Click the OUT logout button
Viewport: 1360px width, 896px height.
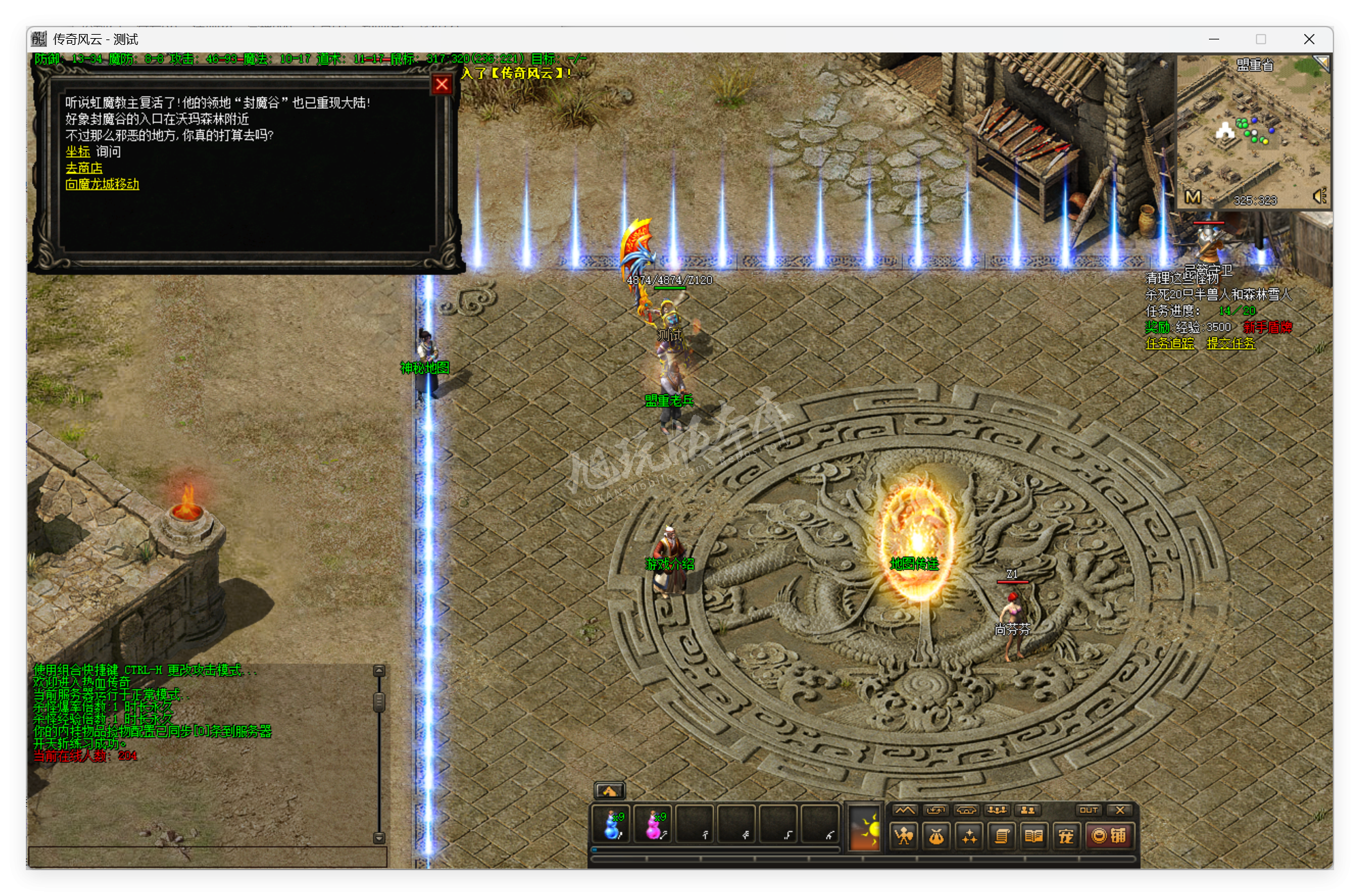point(1088,810)
